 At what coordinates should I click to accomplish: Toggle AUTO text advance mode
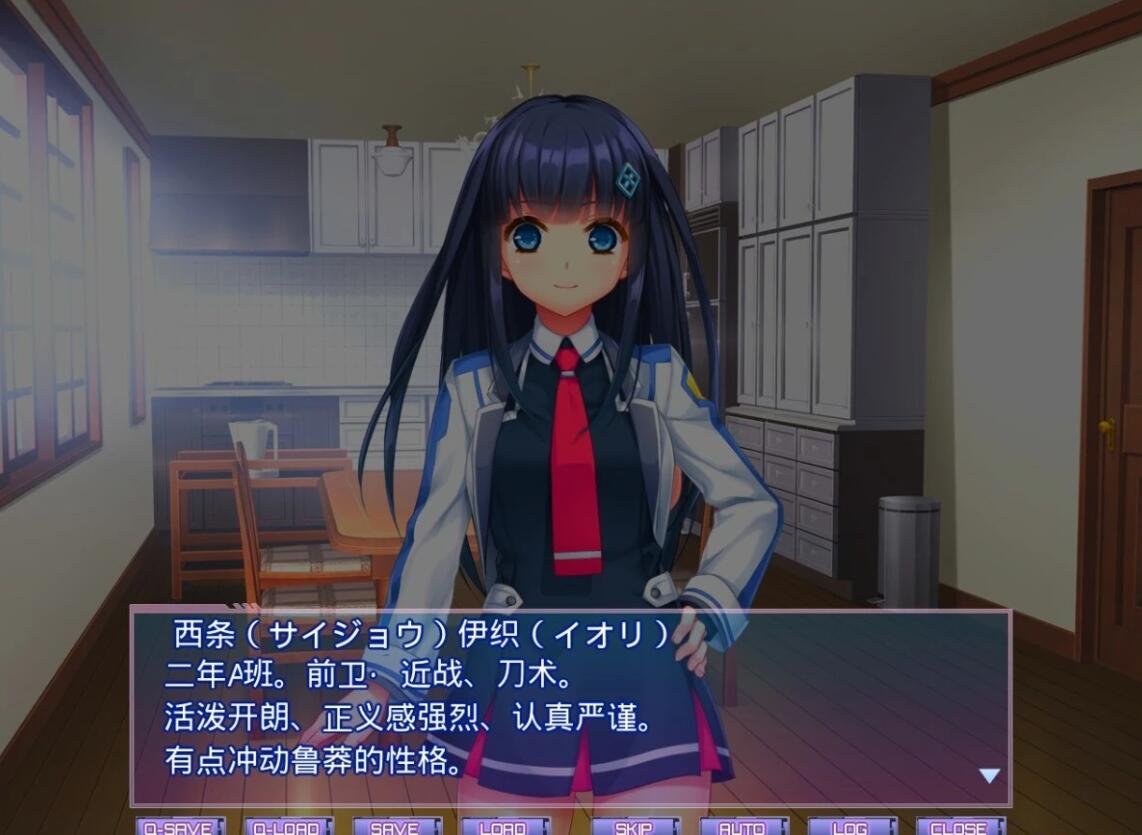click(x=743, y=826)
